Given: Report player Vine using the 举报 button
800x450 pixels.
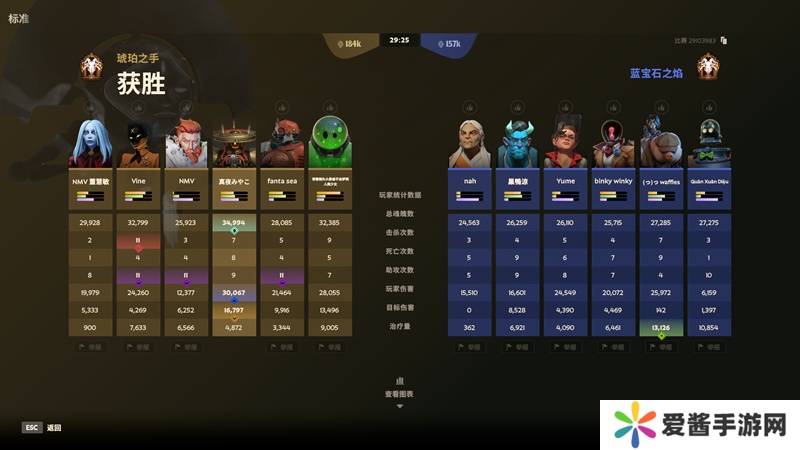Looking at the screenshot, I should point(139,347).
